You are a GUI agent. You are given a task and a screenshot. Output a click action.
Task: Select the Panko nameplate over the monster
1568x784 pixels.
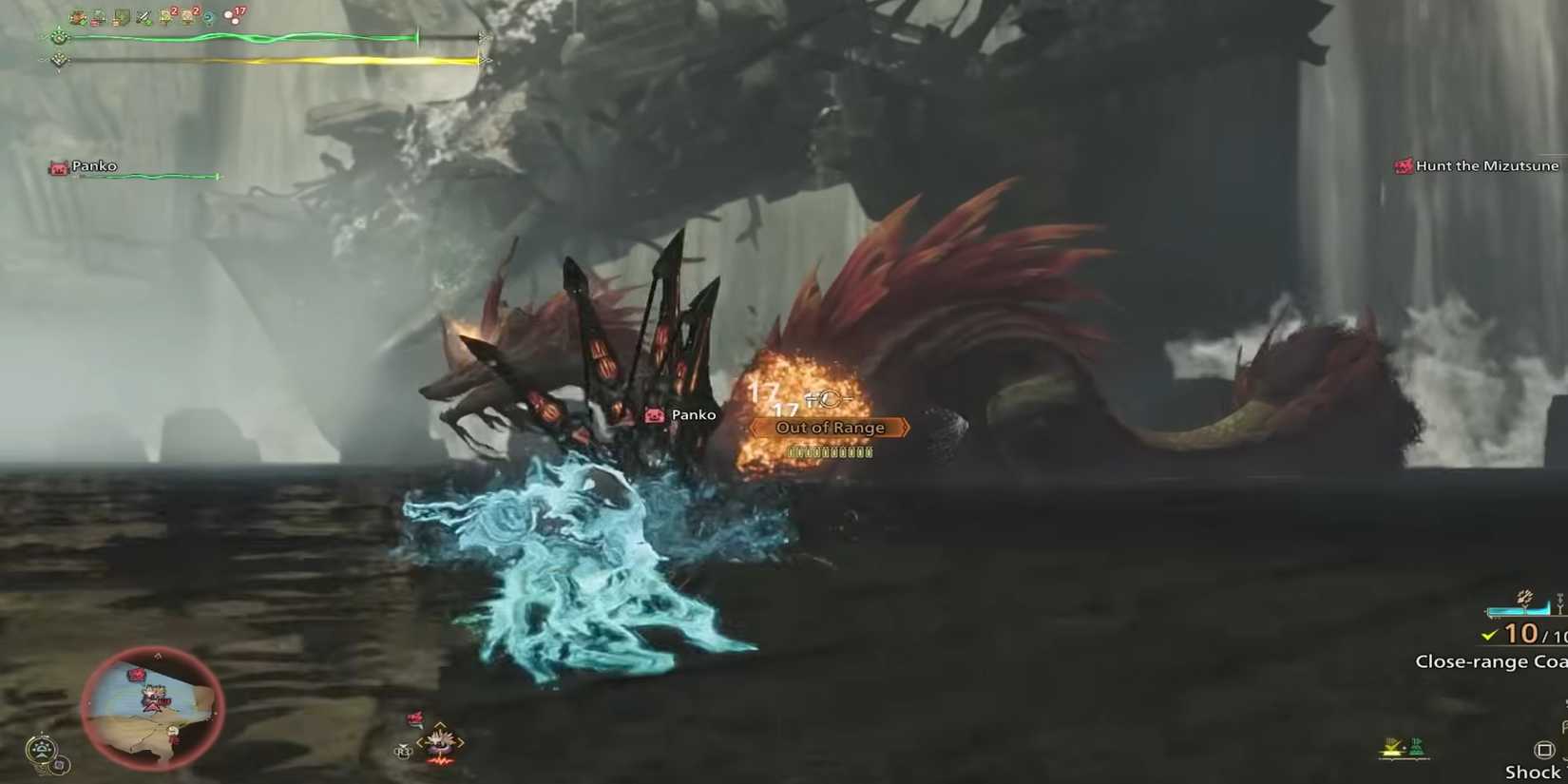681,414
